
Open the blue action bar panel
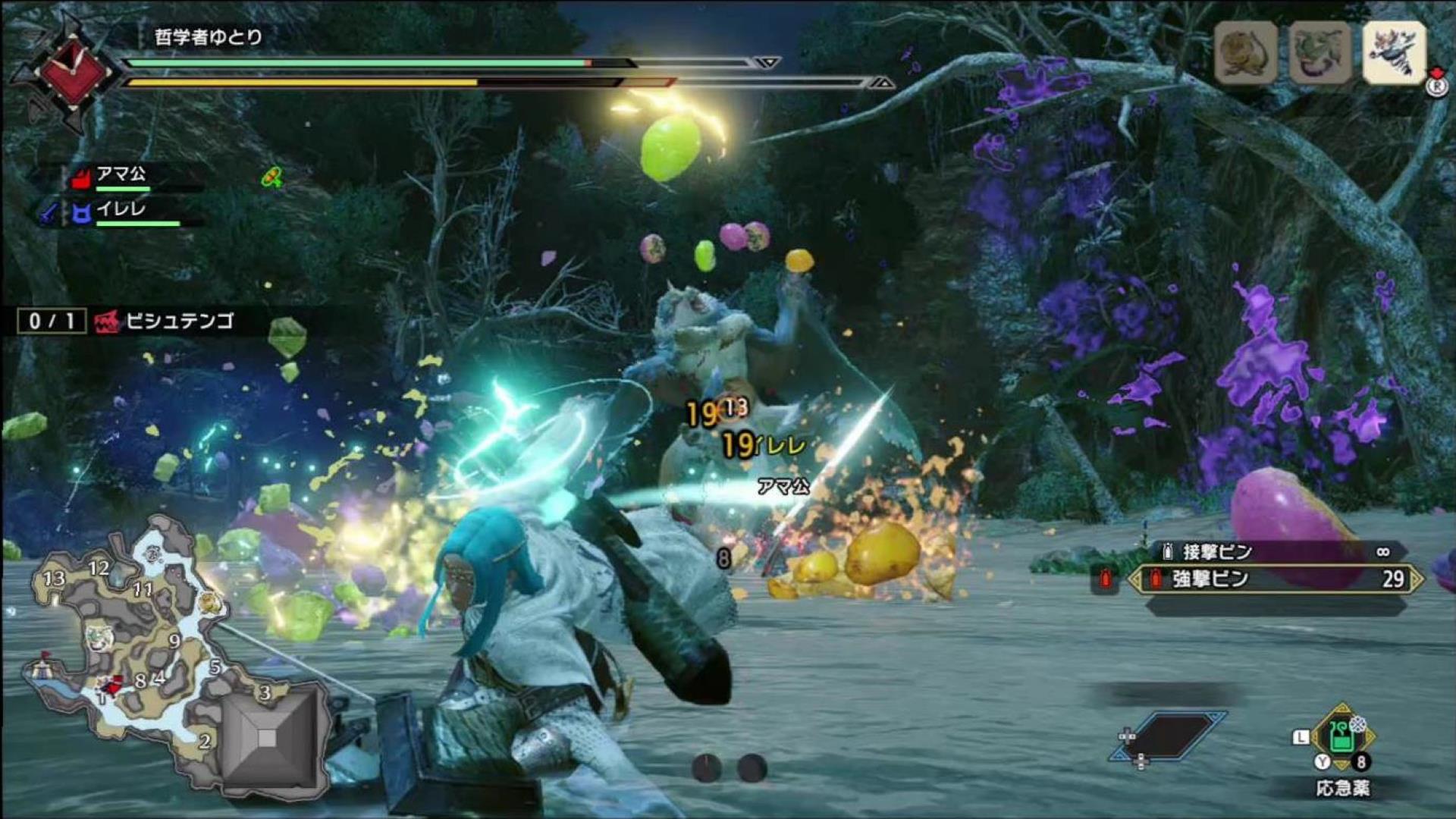(x=1169, y=735)
